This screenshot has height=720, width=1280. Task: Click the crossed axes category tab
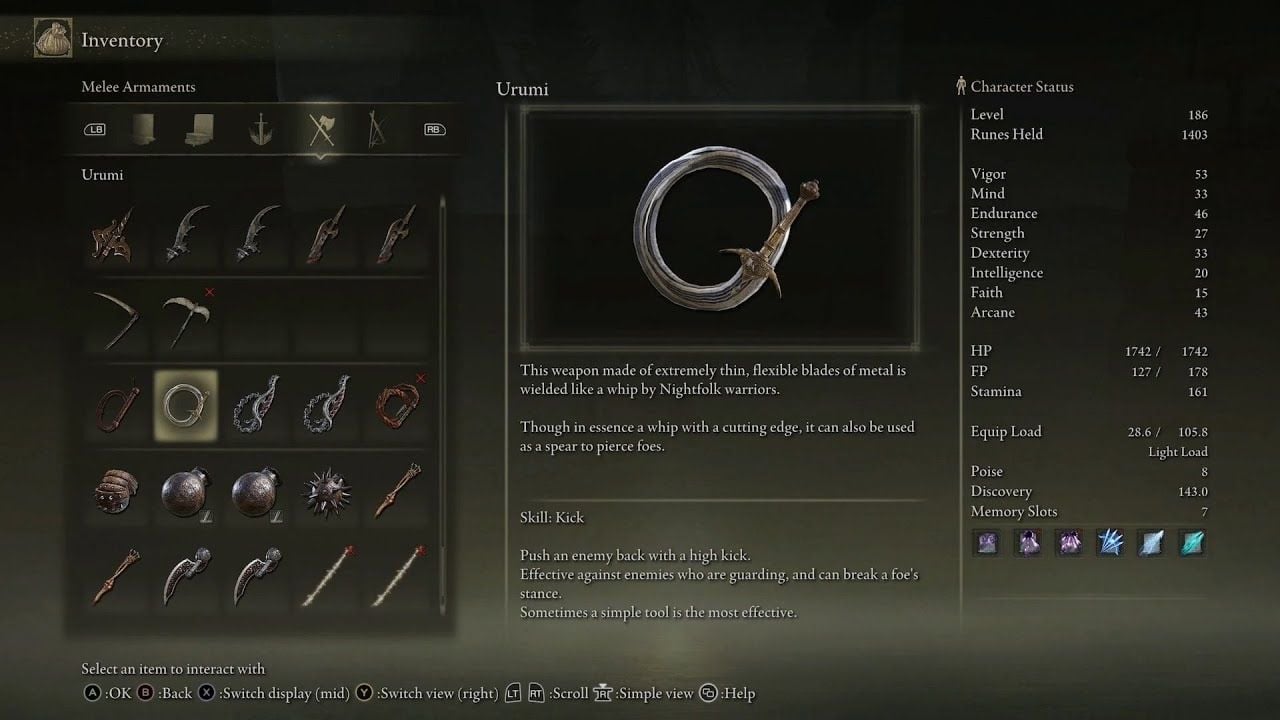pyautogui.click(x=321, y=129)
